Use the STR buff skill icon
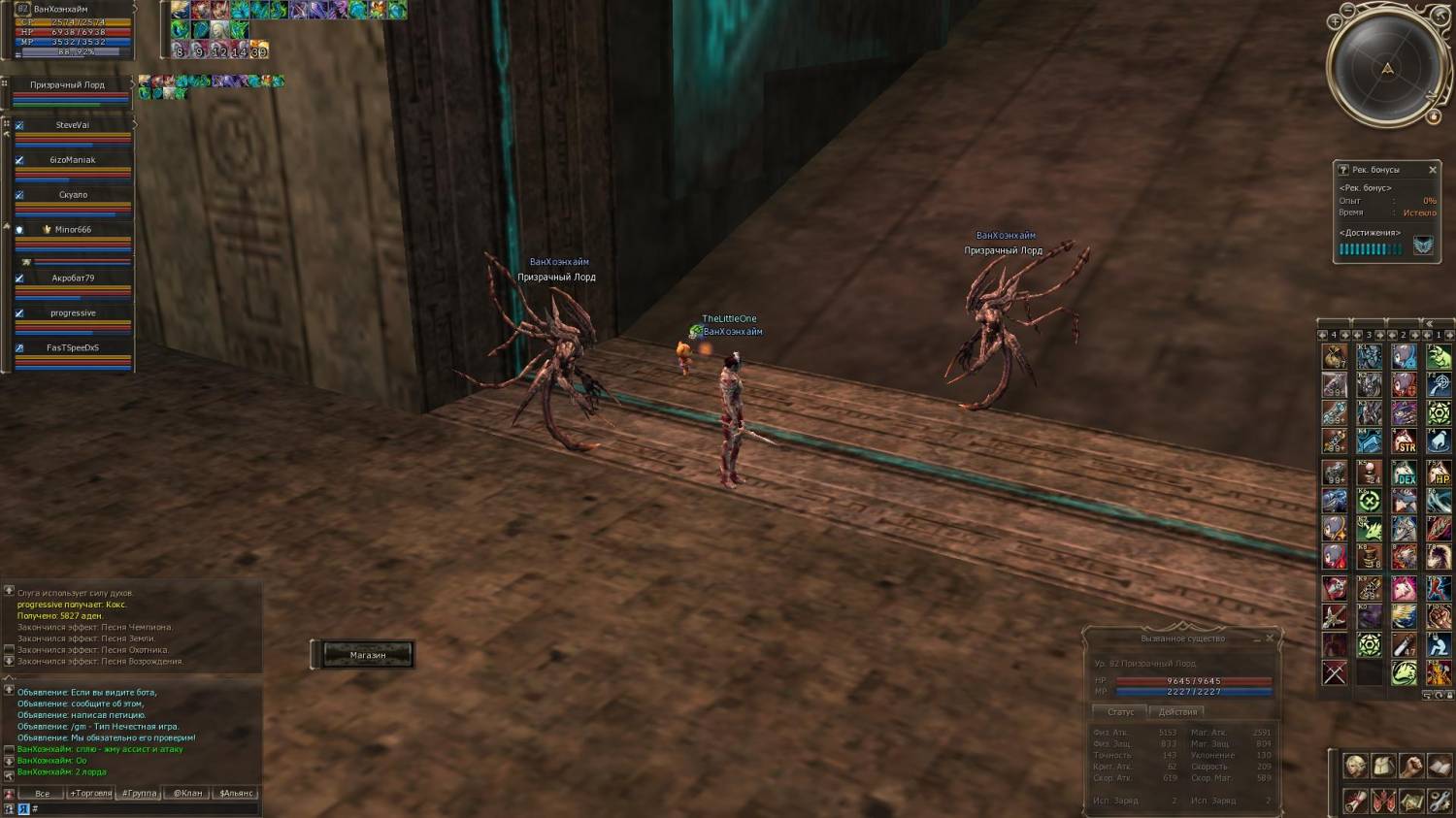The image size is (1456, 818). point(1405,442)
